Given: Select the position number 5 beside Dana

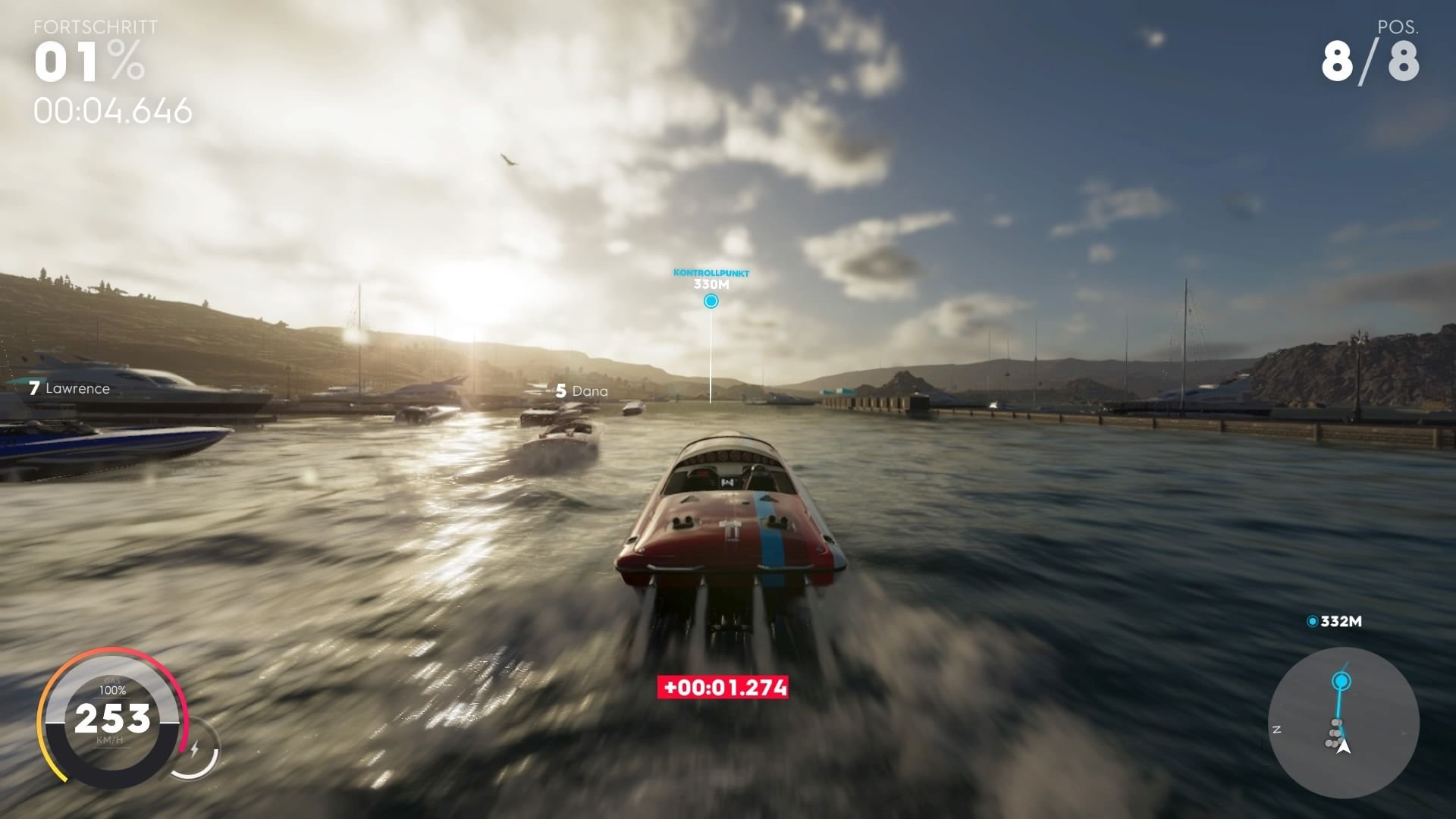Looking at the screenshot, I should pos(562,391).
